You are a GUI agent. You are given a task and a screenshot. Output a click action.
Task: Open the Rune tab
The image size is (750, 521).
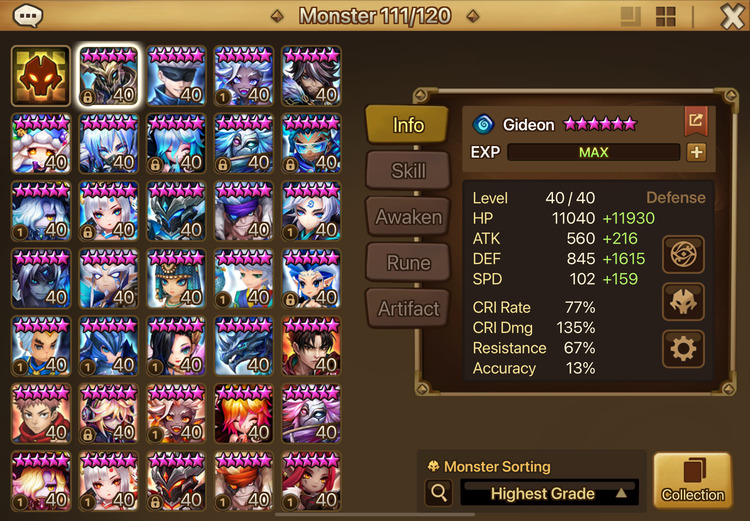click(408, 263)
